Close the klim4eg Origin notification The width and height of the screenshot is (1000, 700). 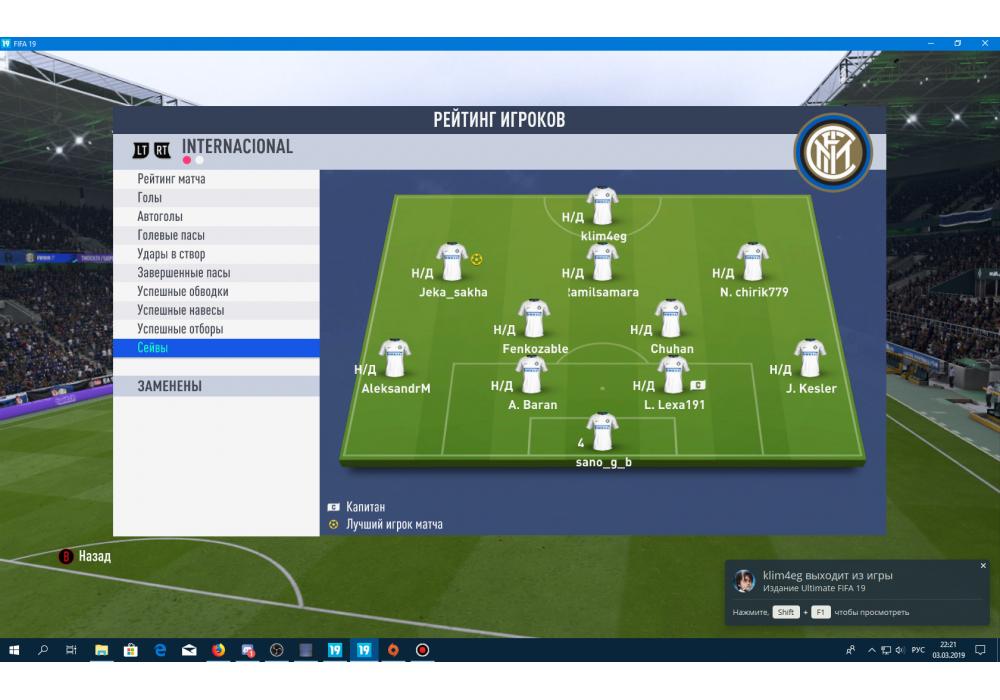(x=983, y=566)
